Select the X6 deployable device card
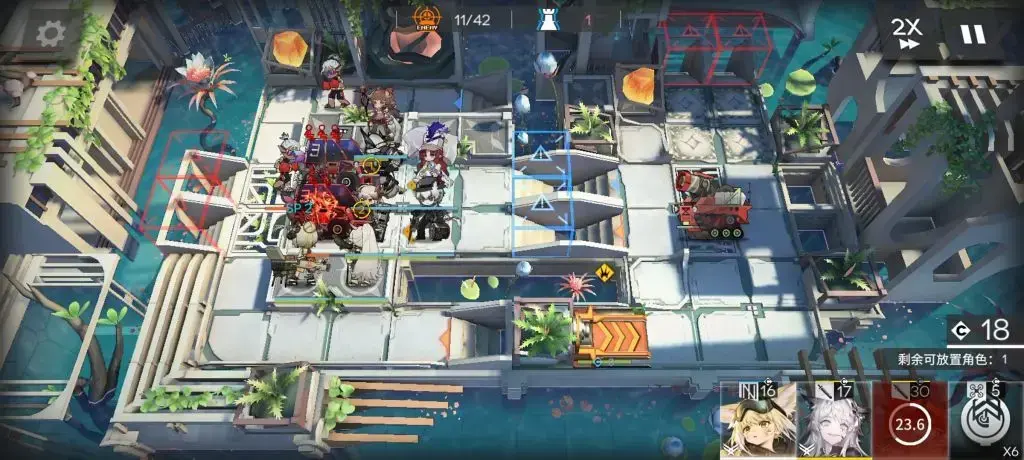The image size is (1024, 460). (x=984, y=420)
